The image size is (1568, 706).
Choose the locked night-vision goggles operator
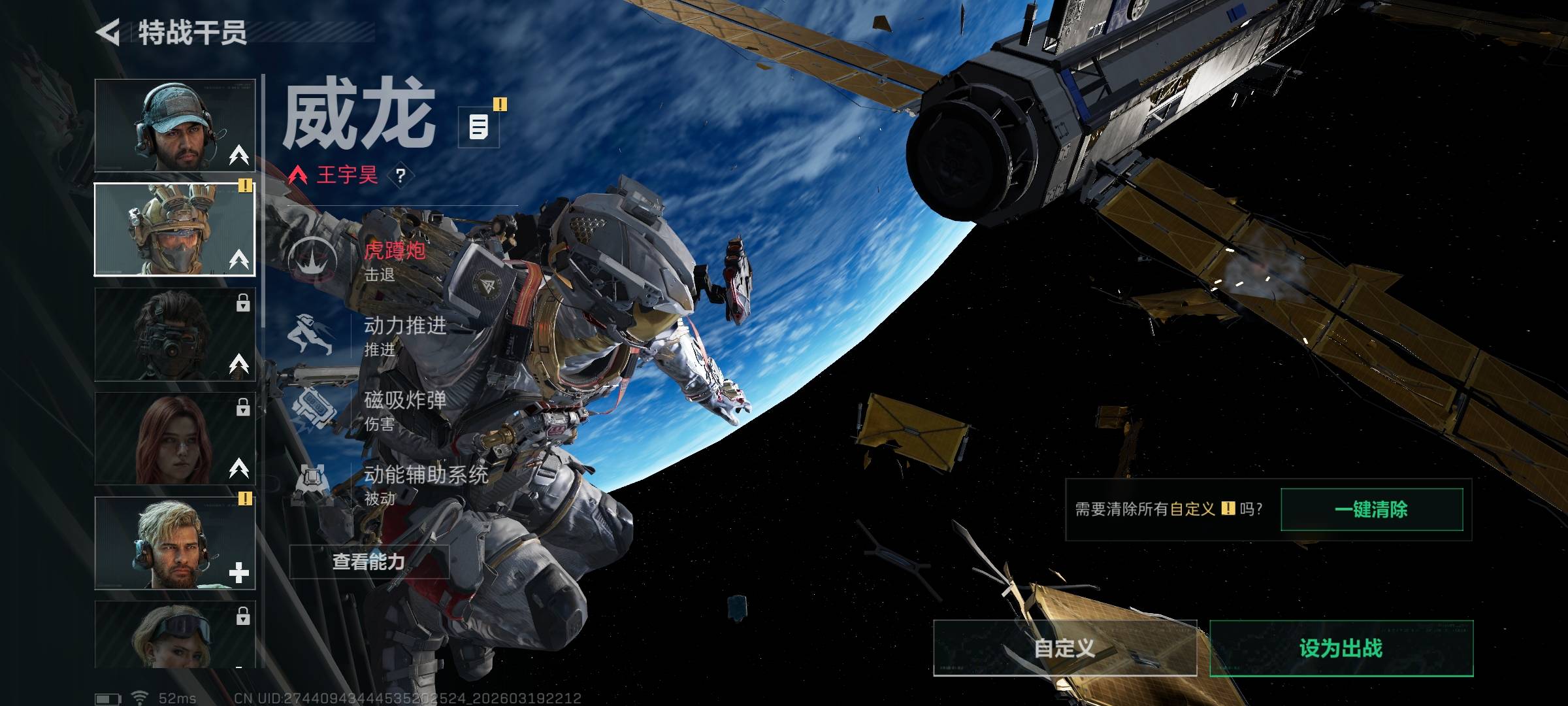[174, 334]
